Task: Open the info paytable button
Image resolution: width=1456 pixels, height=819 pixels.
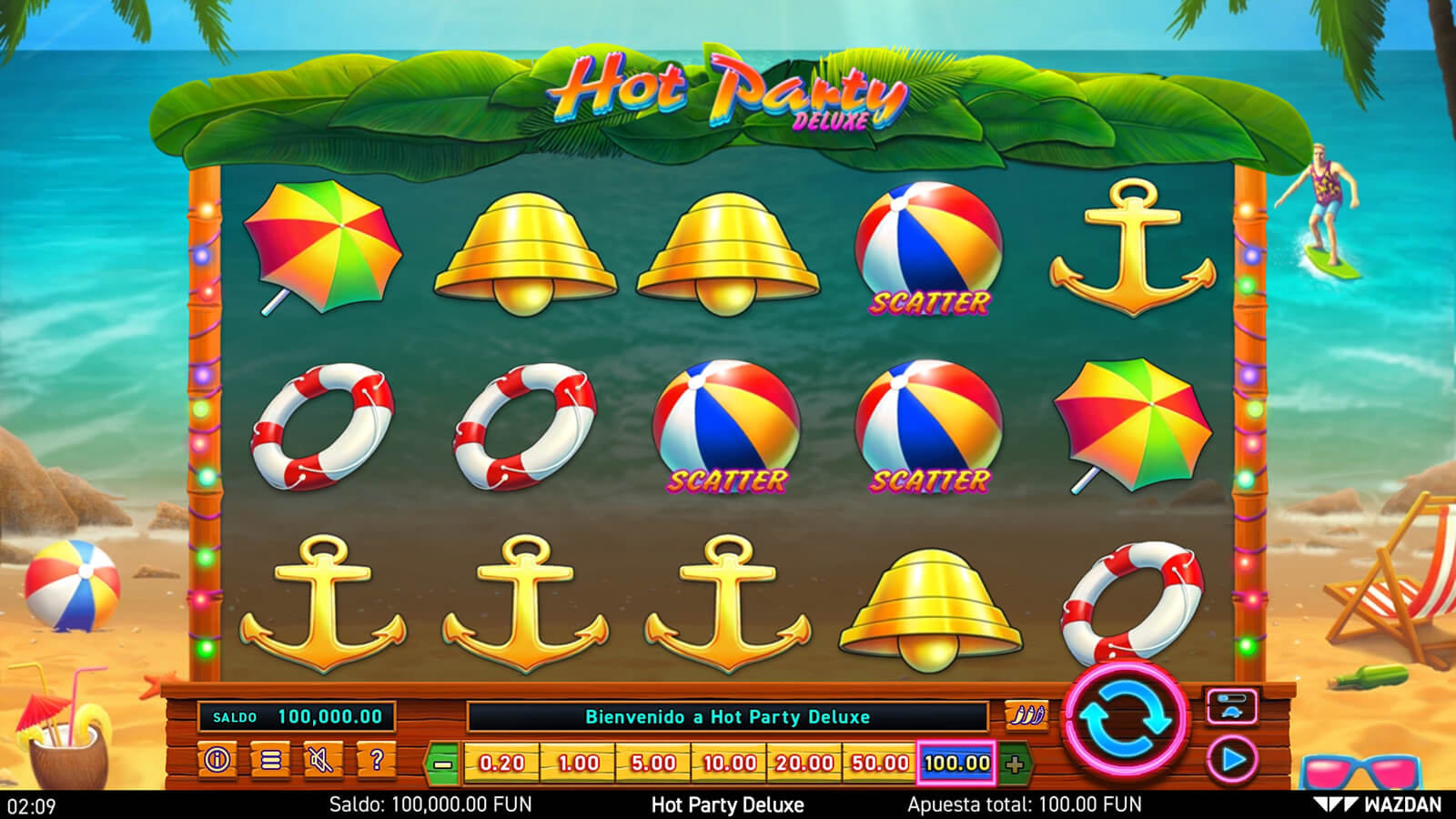Action: point(217,759)
